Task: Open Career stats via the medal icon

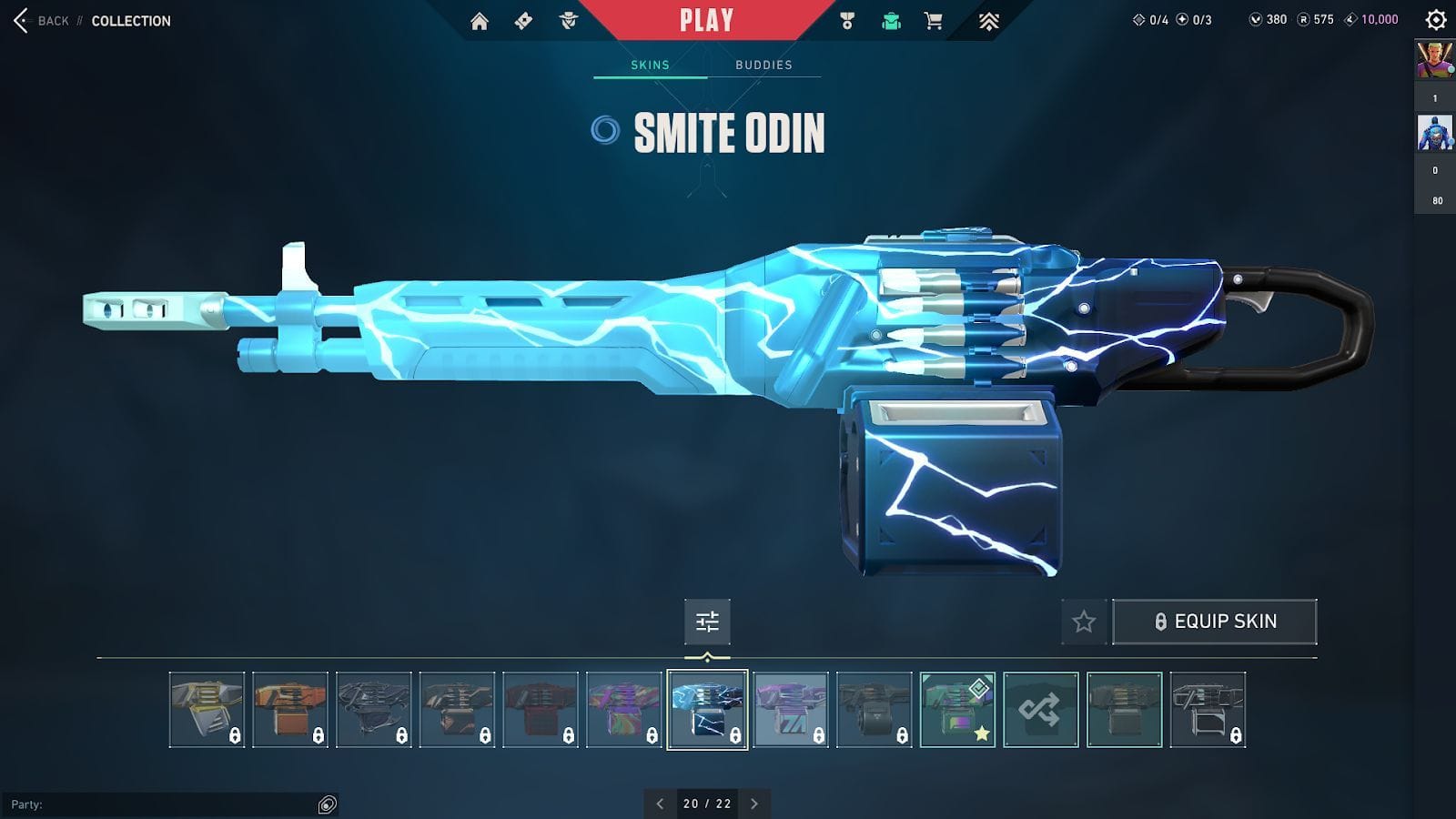Action: [847, 18]
